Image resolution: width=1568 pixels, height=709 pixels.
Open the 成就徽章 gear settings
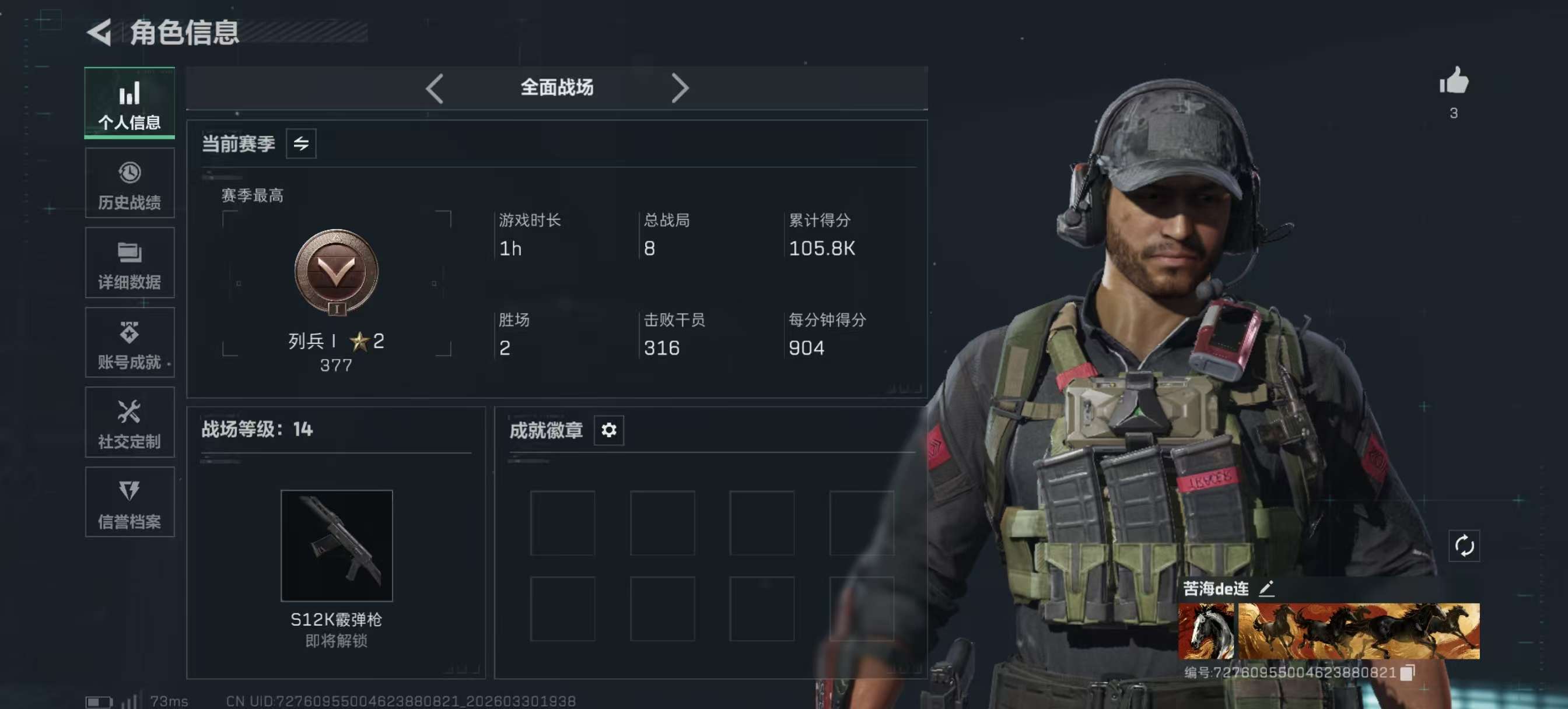pos(608,430)
